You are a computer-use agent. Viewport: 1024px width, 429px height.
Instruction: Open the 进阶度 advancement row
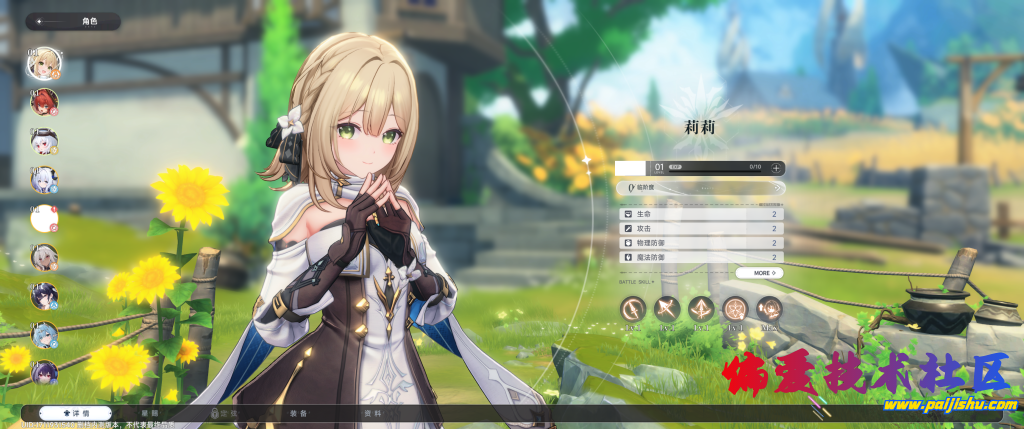tap(699, 187)
